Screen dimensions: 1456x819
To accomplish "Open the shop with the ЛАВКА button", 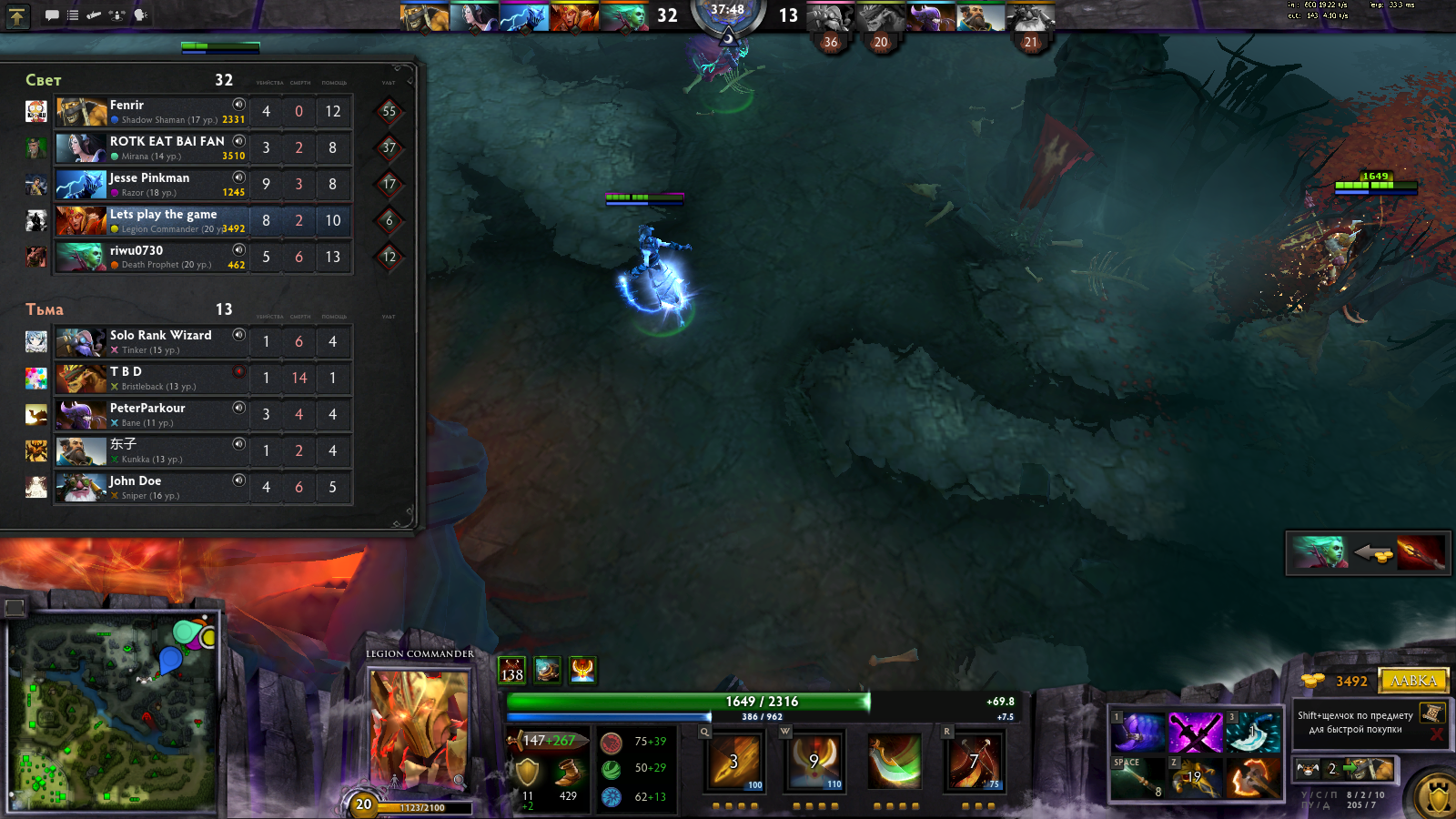I will (x=1413, y=681).
